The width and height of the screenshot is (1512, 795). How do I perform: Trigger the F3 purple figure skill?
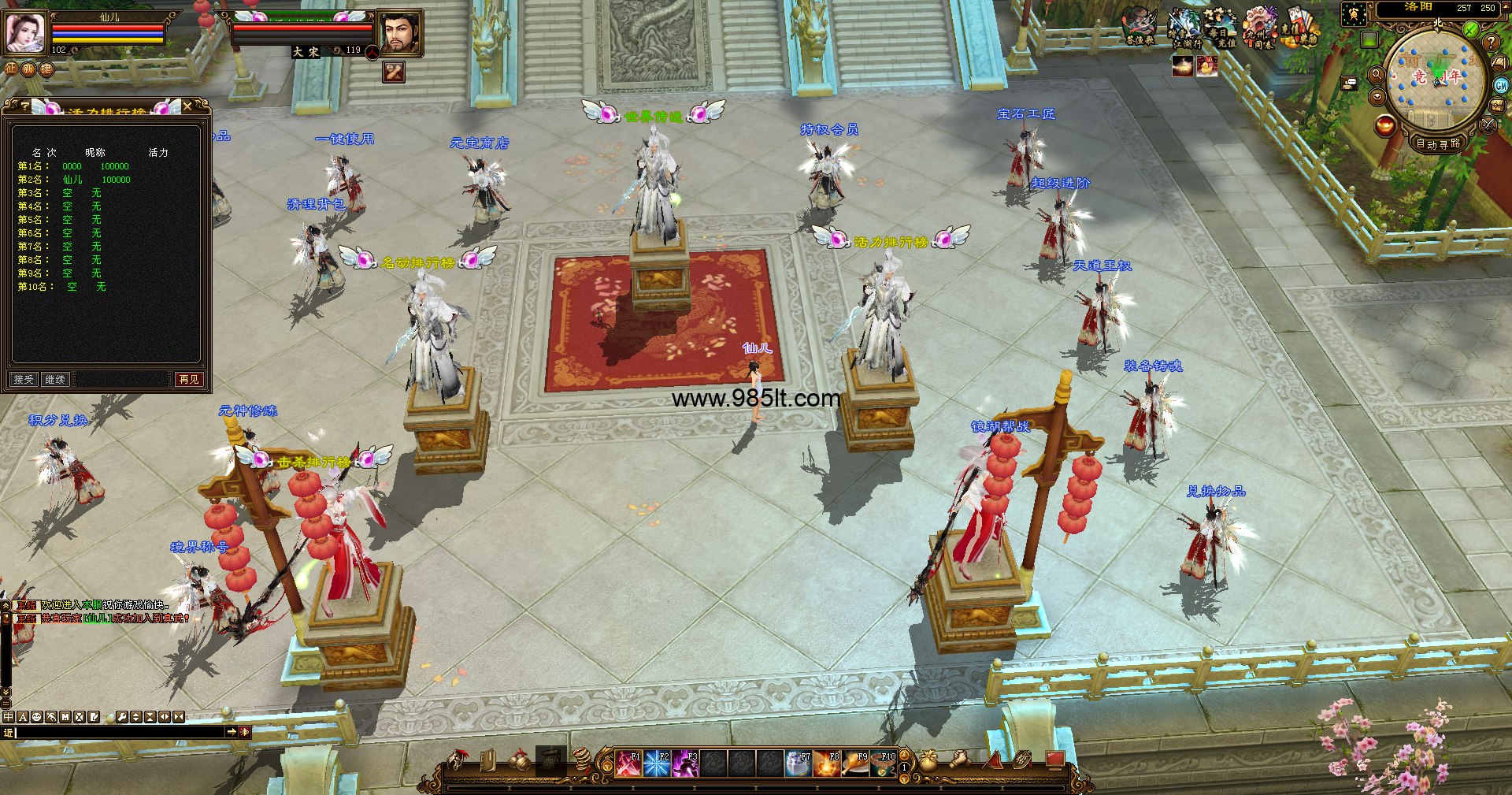click(x=685, y=763)
